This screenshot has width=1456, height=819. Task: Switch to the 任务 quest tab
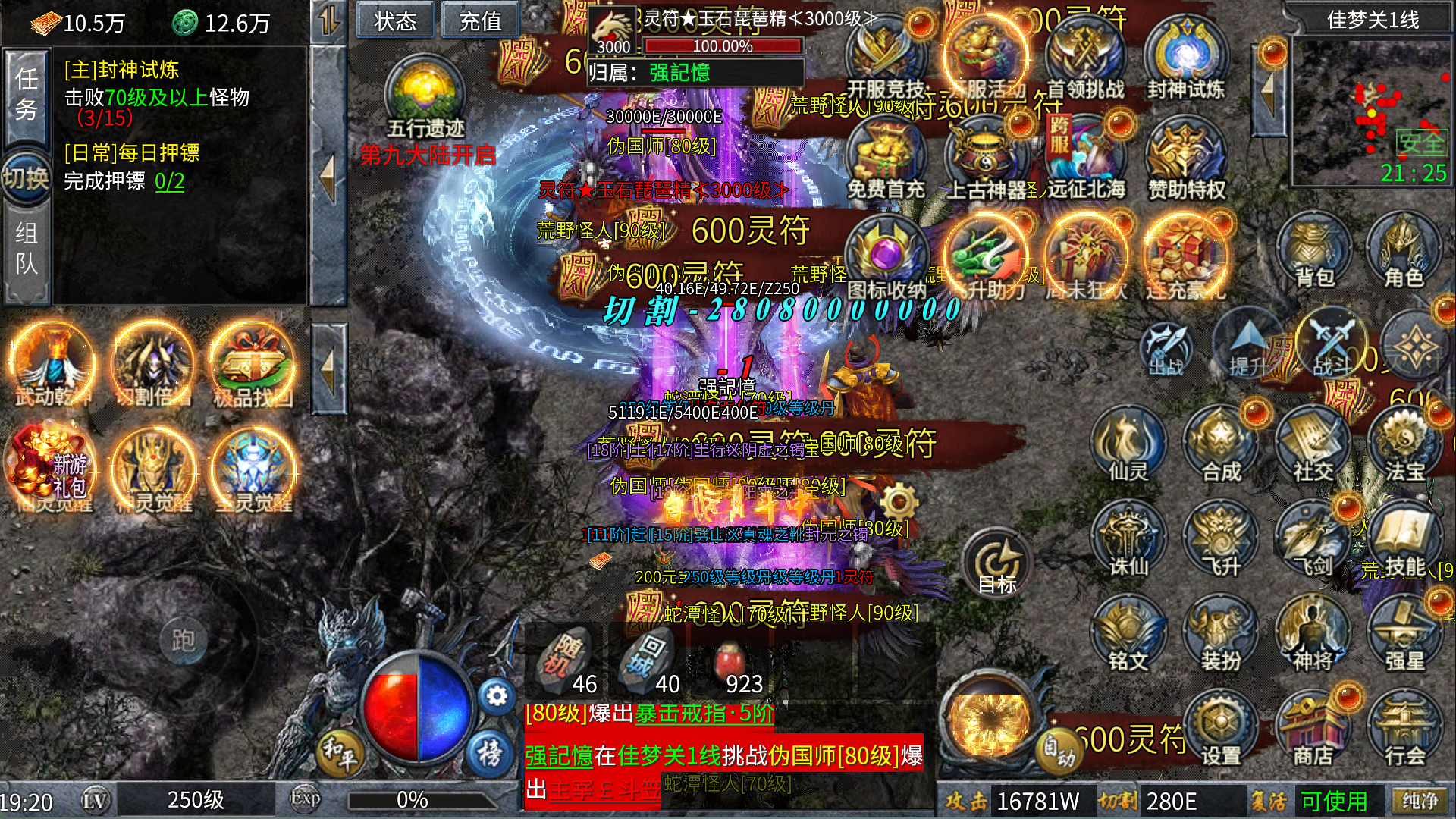click(27, 95)
